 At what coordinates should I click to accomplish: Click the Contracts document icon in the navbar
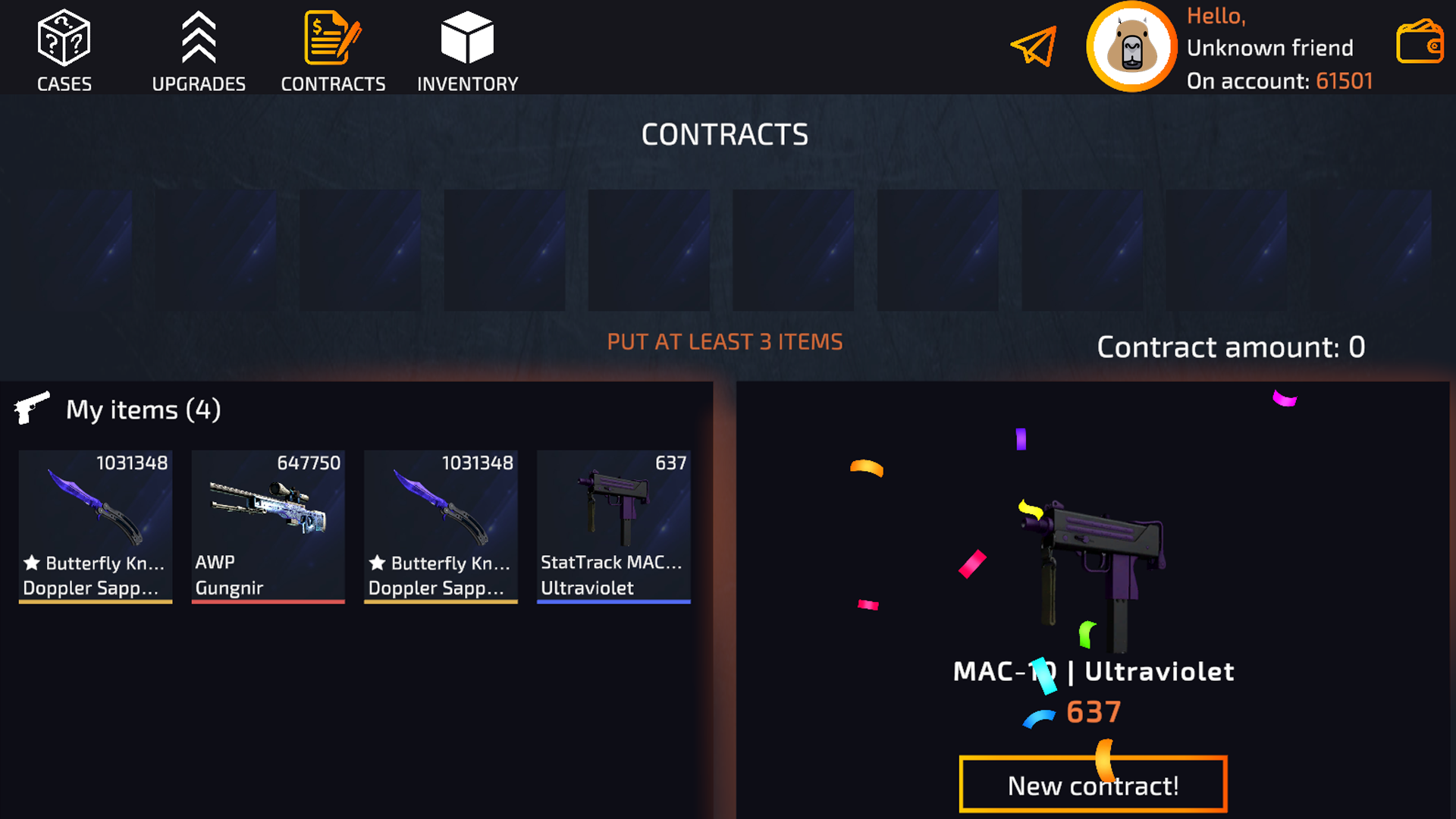point(332,36)
